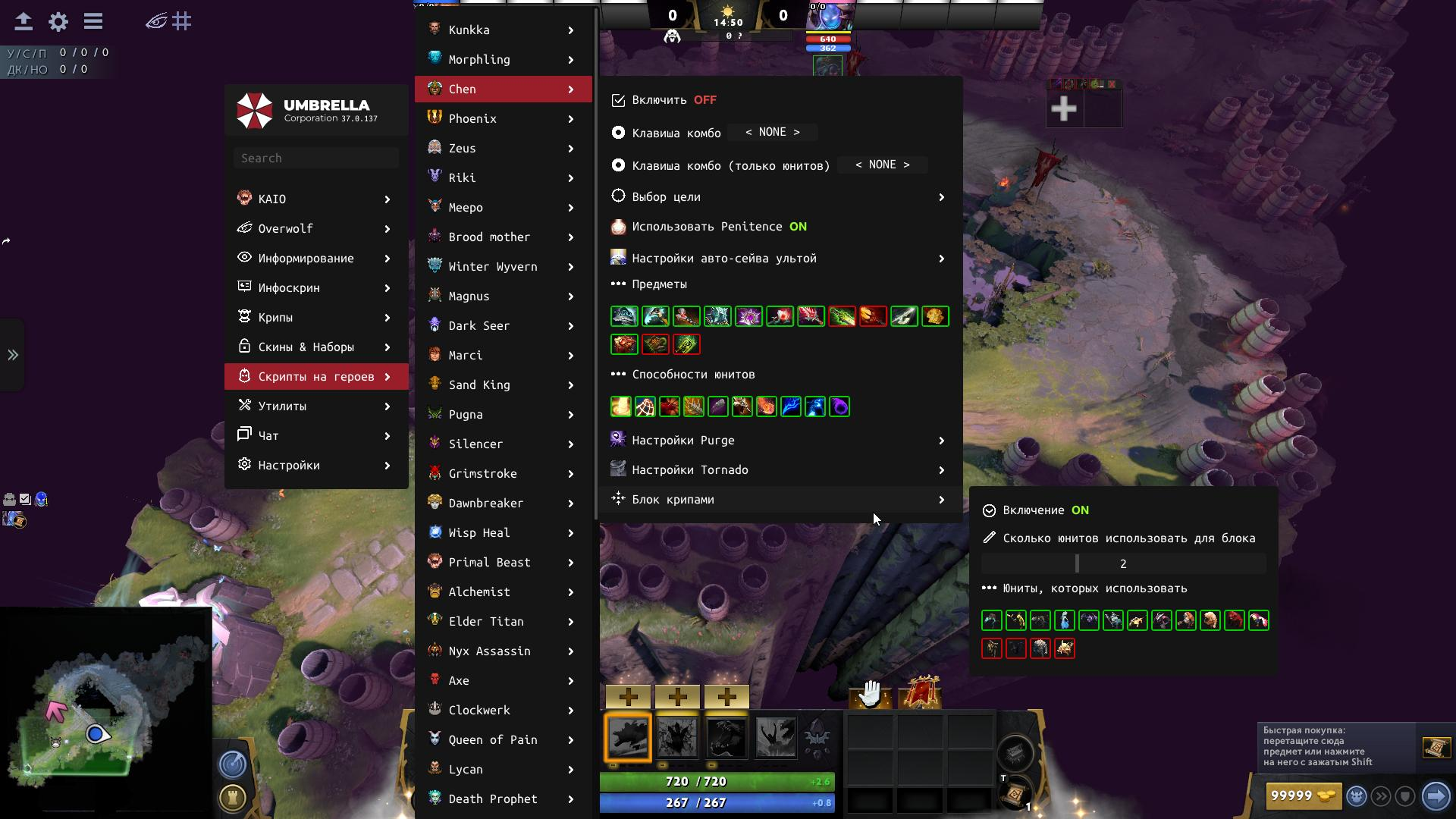This screenshot has height=819, width=1456.
Task: Open the Утилиты menu entry
Action: tap(315, 406)
